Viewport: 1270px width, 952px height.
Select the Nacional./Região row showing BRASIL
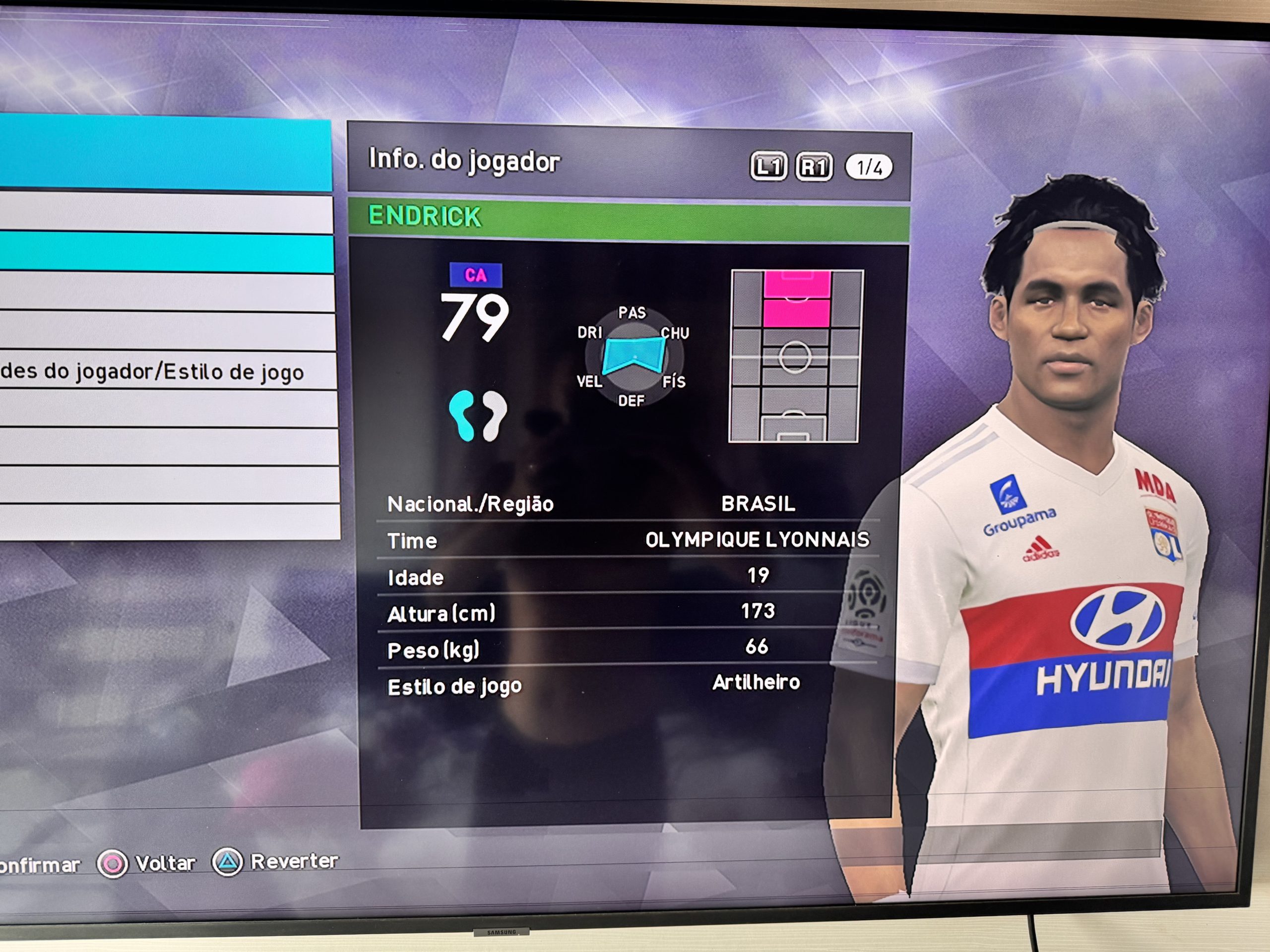629,504
